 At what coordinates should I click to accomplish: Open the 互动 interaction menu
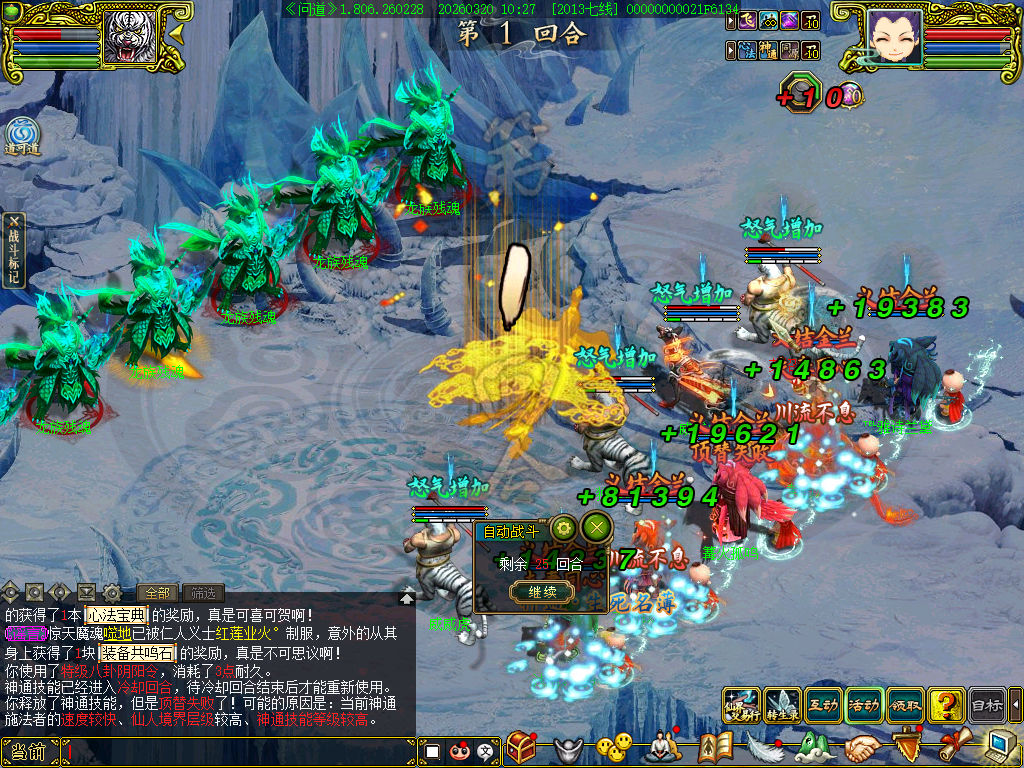tap(823, 704)
